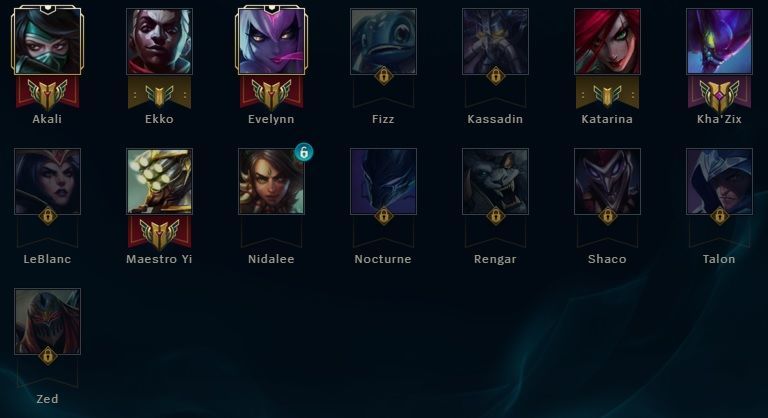The width and height of the screenshot is (768, 418).
Task: Select the locked Zed champion
Action: point(47,322)
